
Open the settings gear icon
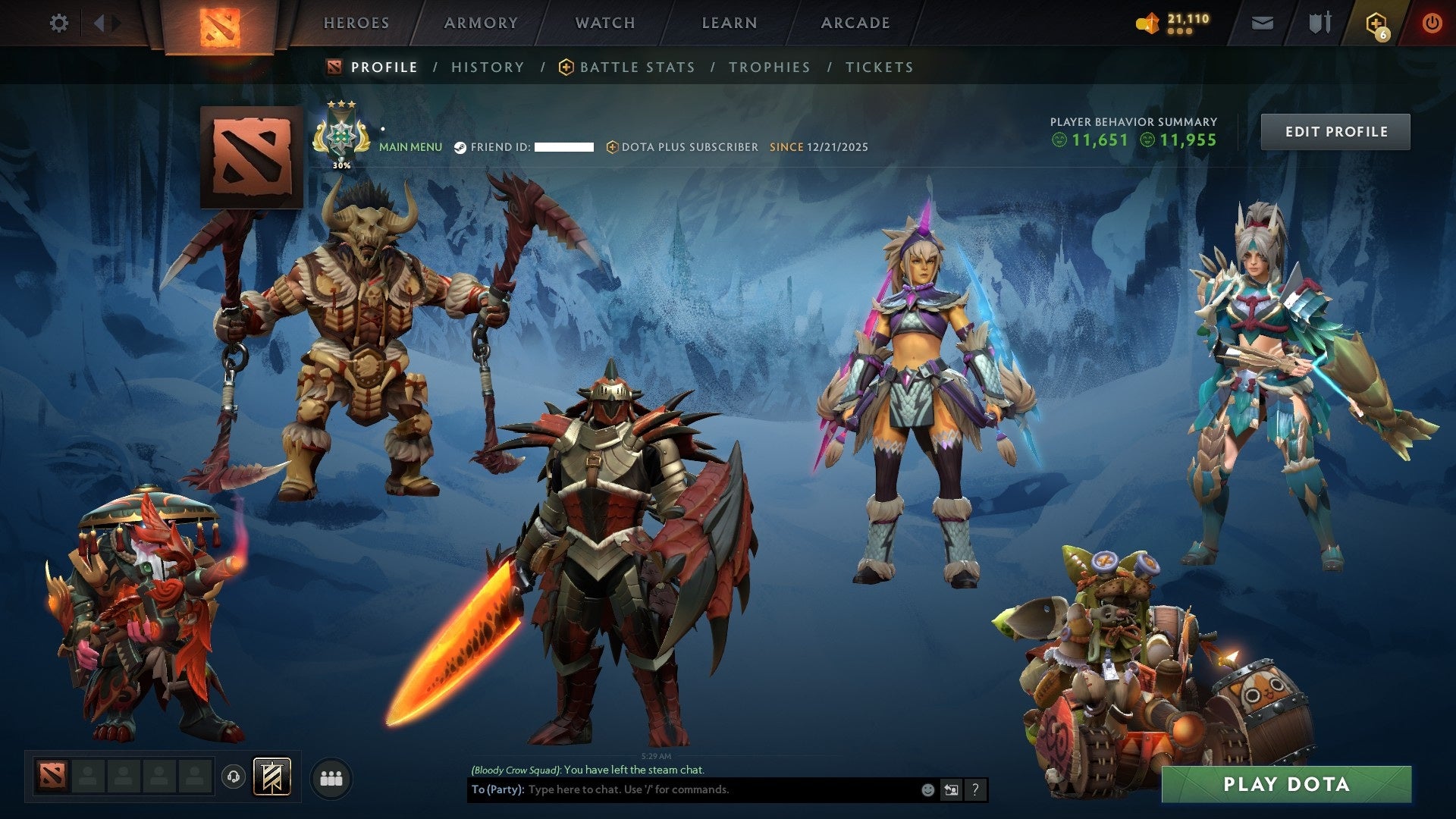point(59,23)
